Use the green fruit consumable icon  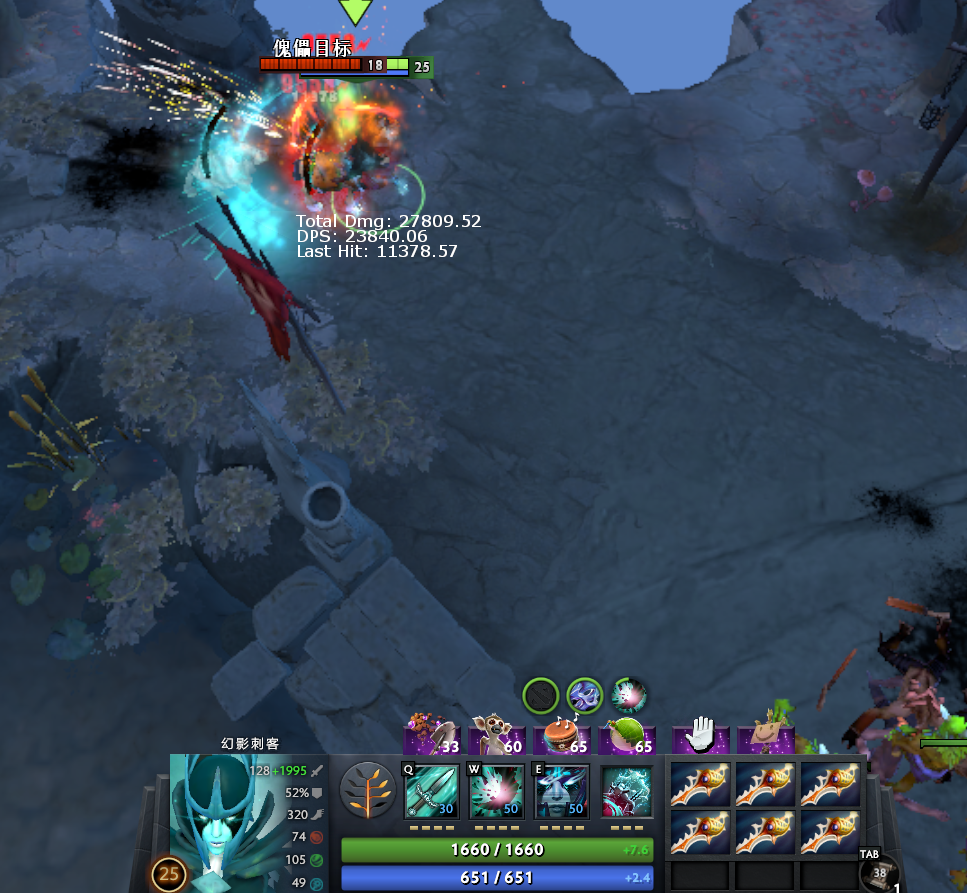point(627,739)
